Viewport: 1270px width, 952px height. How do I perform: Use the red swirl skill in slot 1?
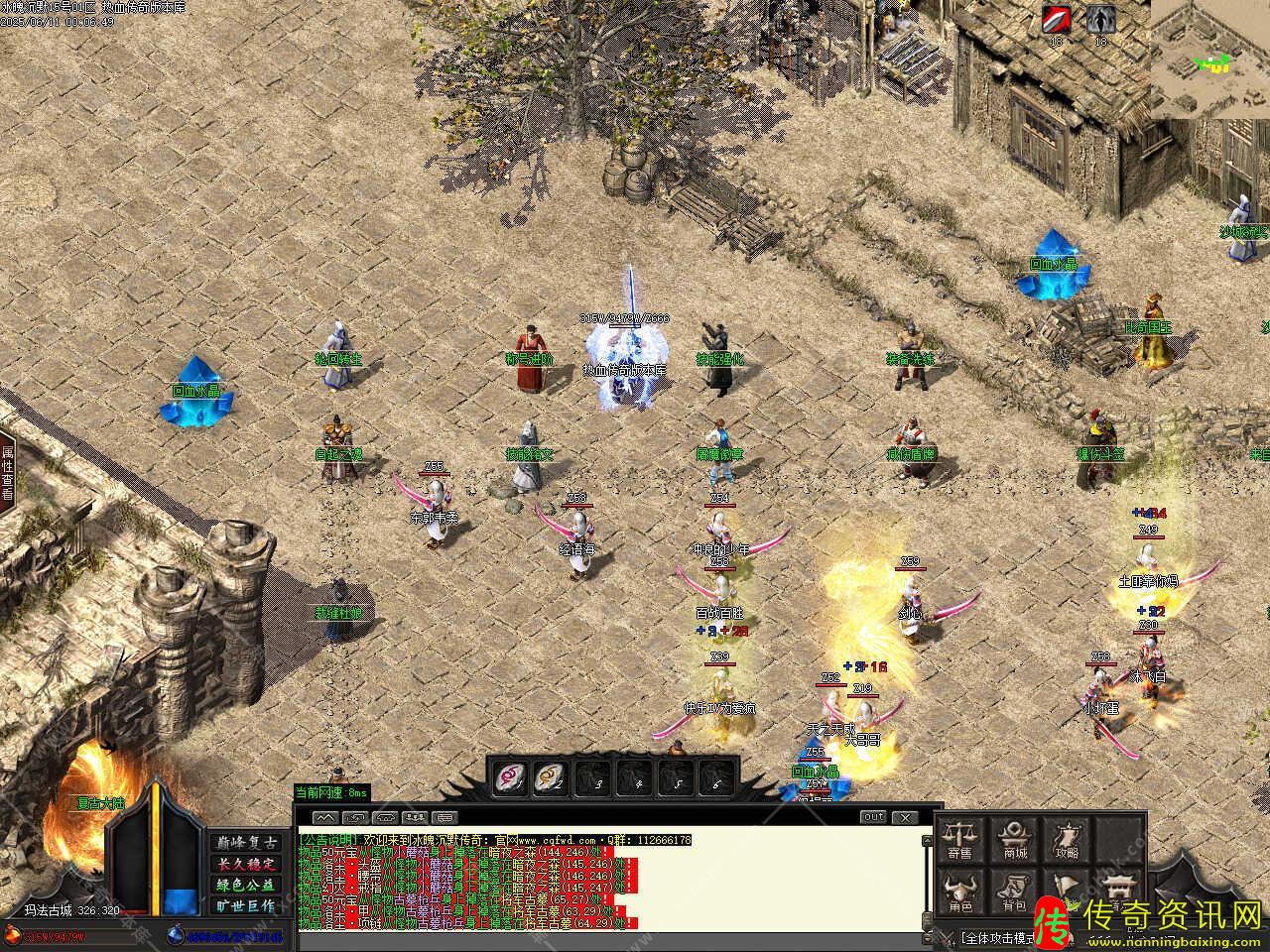coord(510,776)
